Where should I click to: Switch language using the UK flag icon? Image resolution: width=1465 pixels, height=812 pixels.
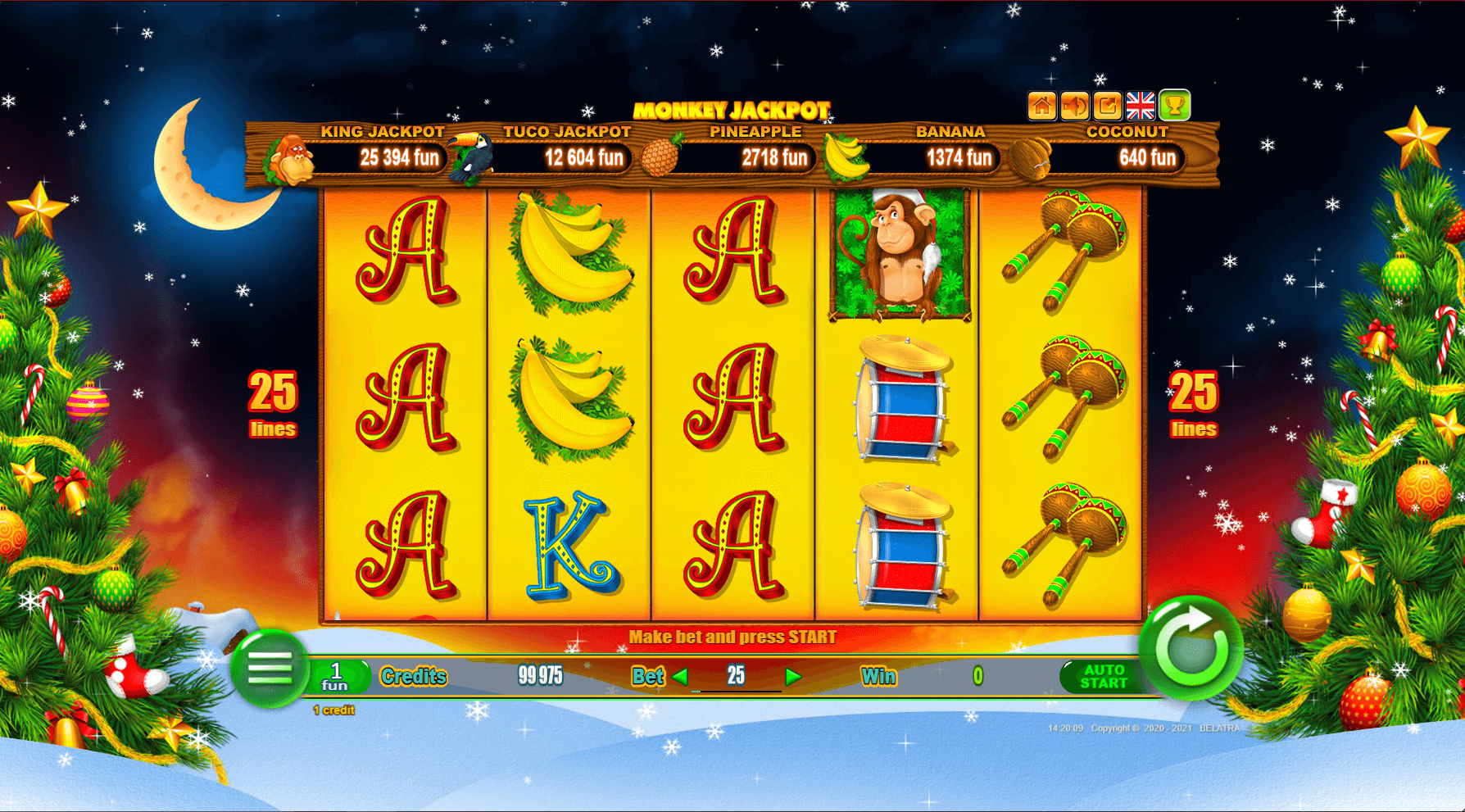(1141, 103)
